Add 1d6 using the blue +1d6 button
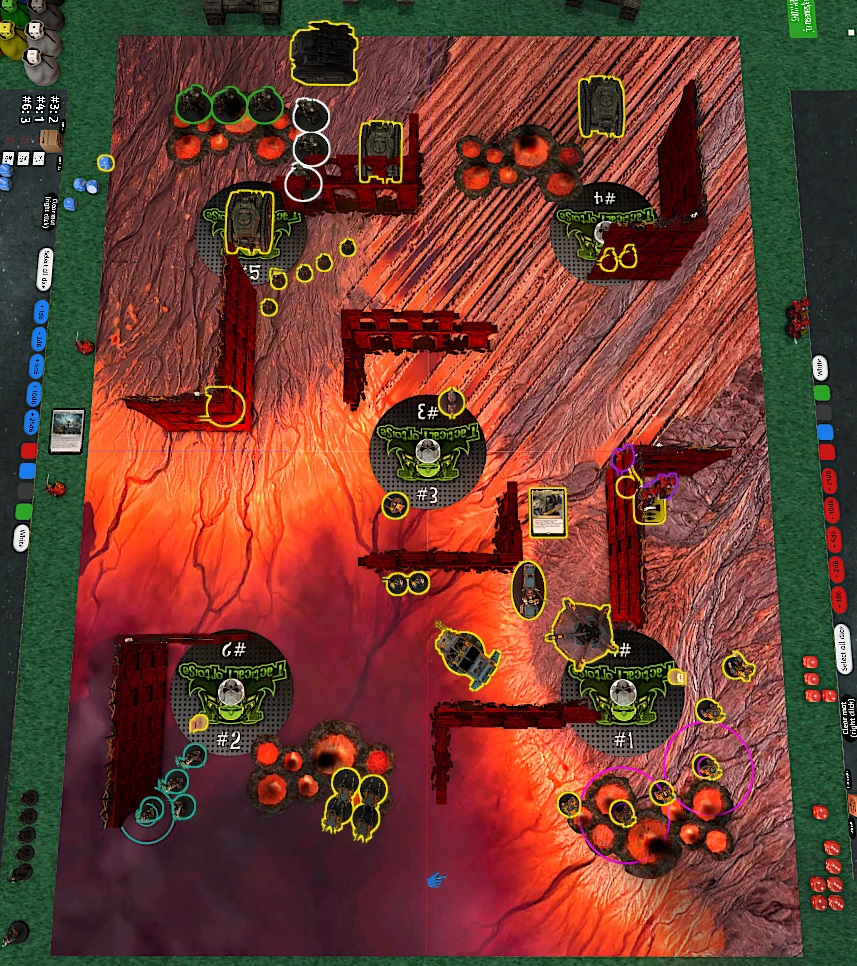857x966 pixels. [40, 312]
